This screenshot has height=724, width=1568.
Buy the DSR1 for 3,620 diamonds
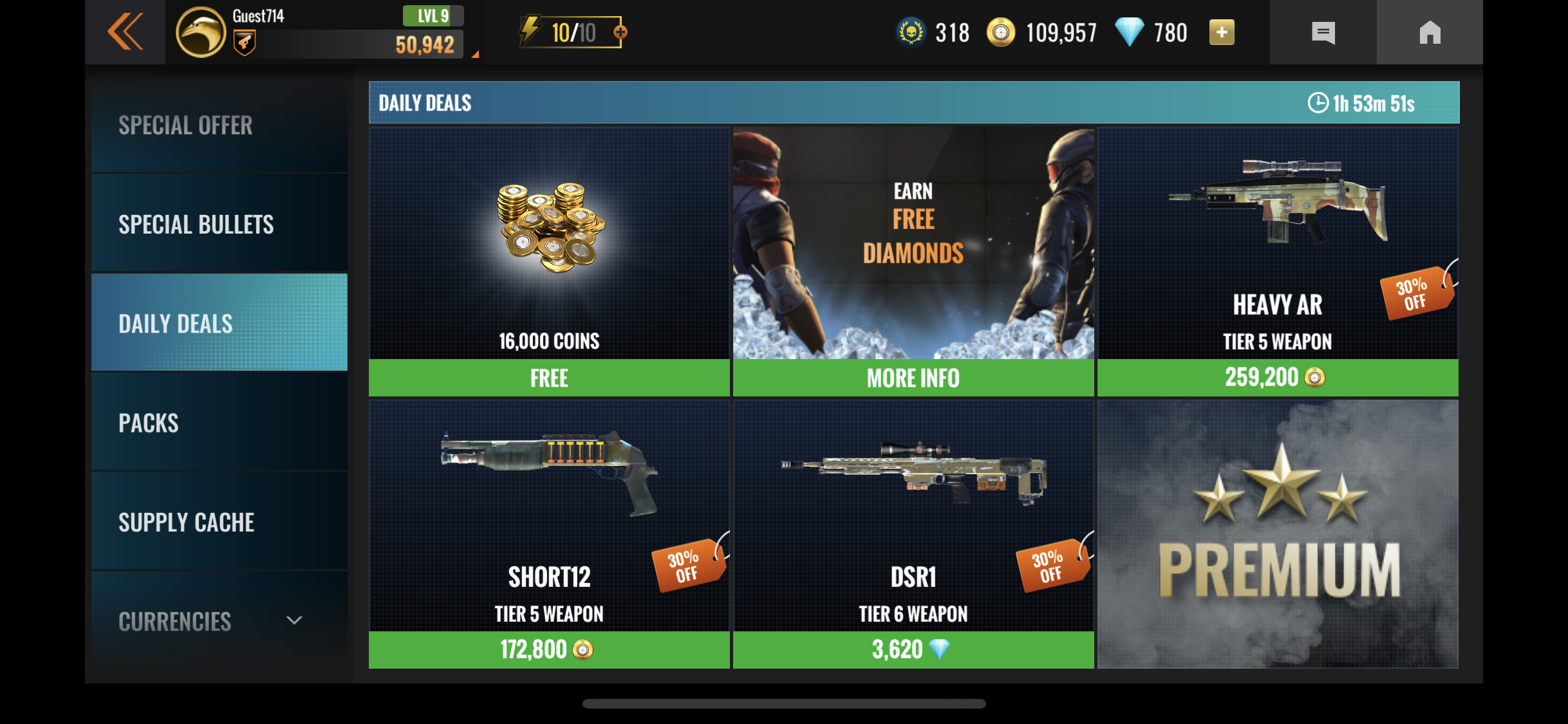click(x=913, y=650)
